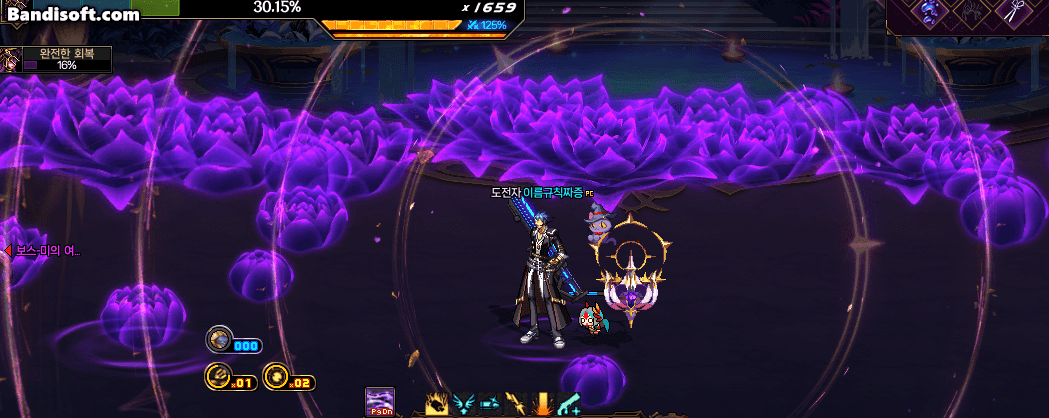
Task: Select the cyan gun-plus skill icon
Action: (x=569, y=404)
